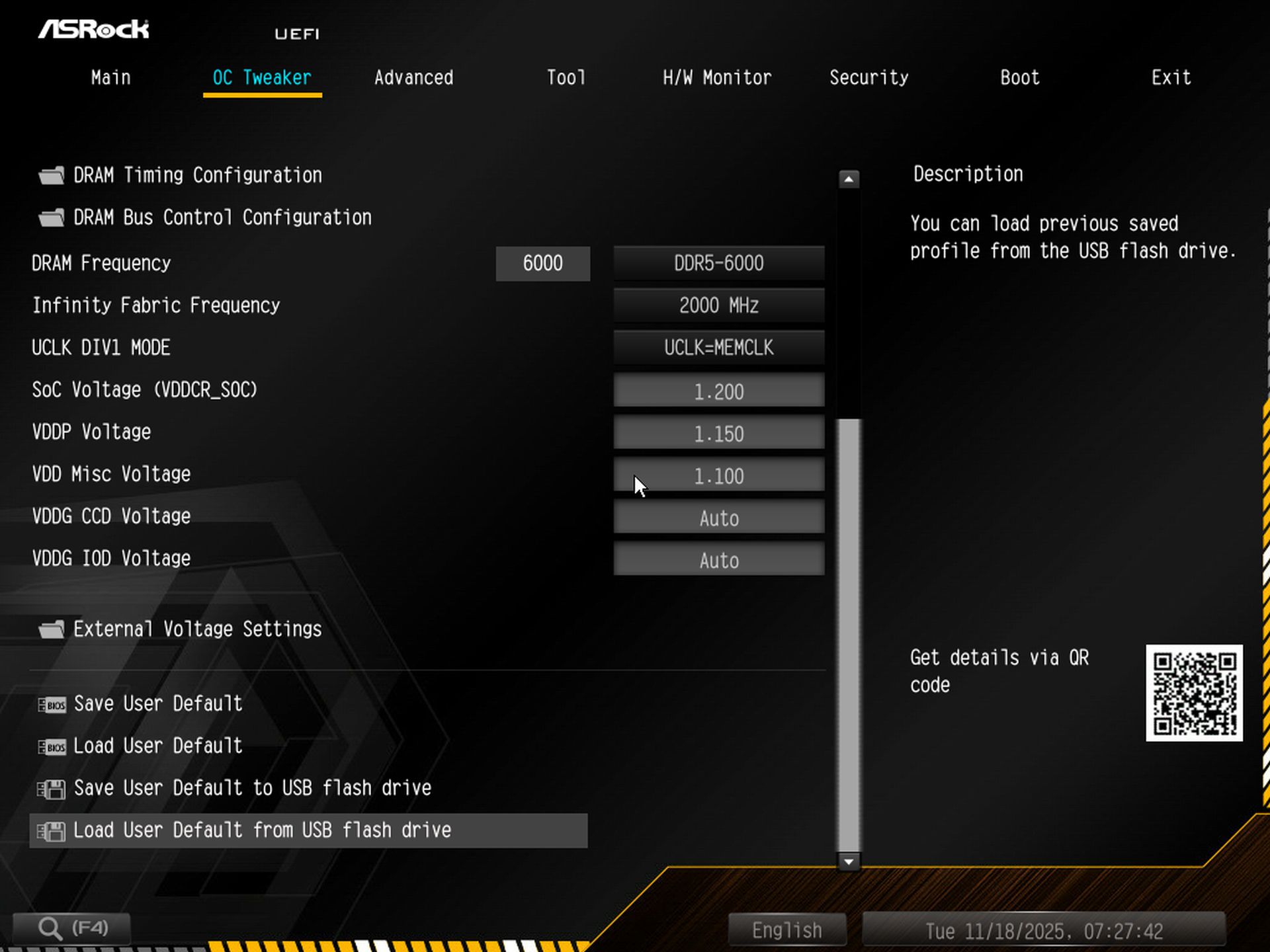Image resolution: width=1270 pixels, height=952 pixels.
Task: Click the Load User Default BIOS icon
Action: click(52, 747)
